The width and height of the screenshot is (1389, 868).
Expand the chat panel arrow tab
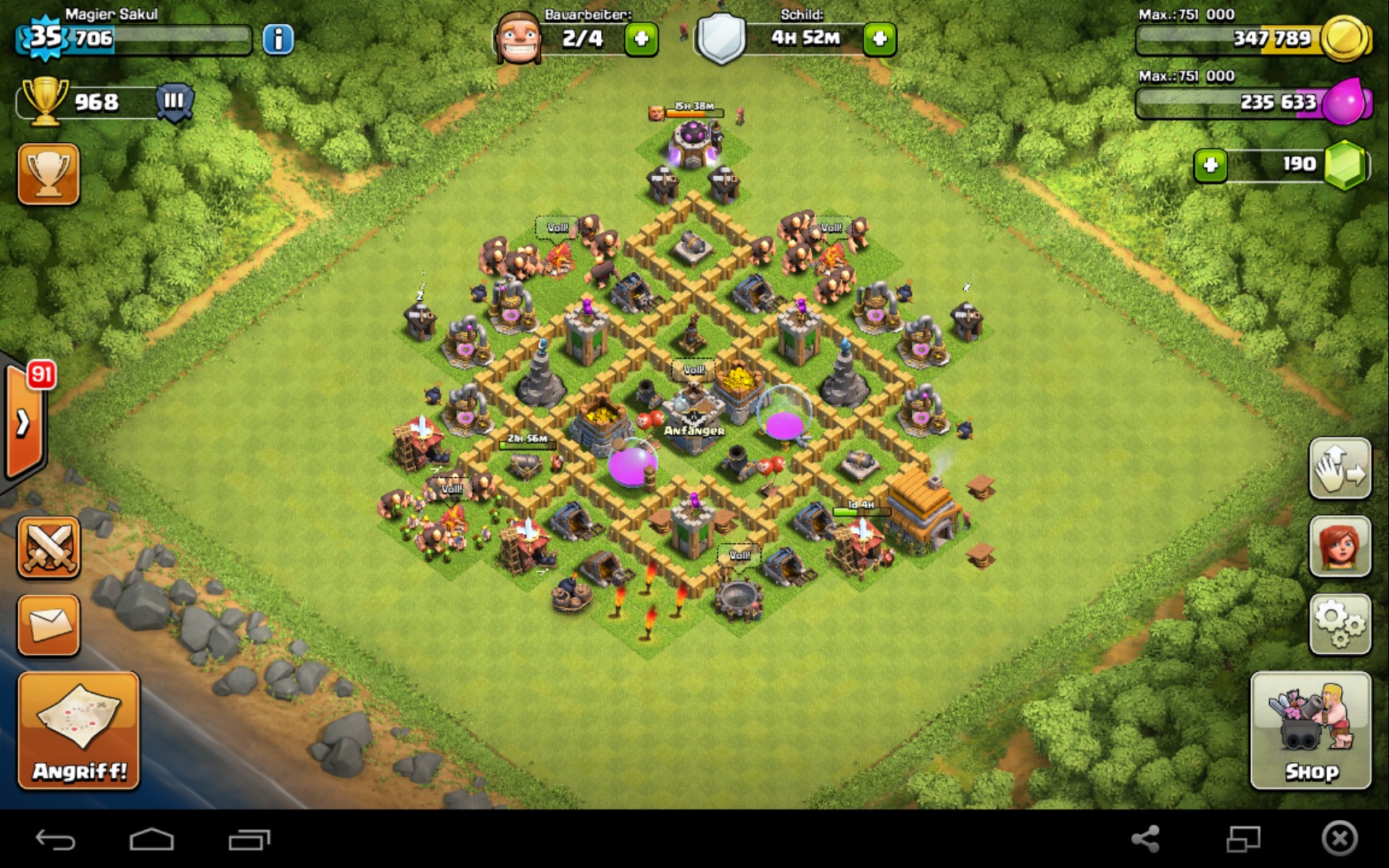point(23,422)
